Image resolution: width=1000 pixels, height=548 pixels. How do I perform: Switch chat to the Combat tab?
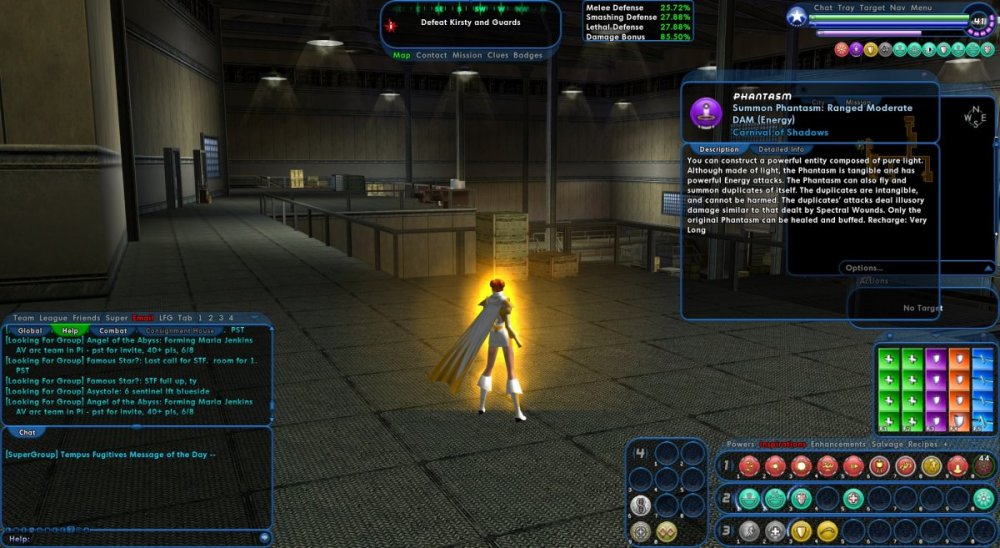point(113,330)
